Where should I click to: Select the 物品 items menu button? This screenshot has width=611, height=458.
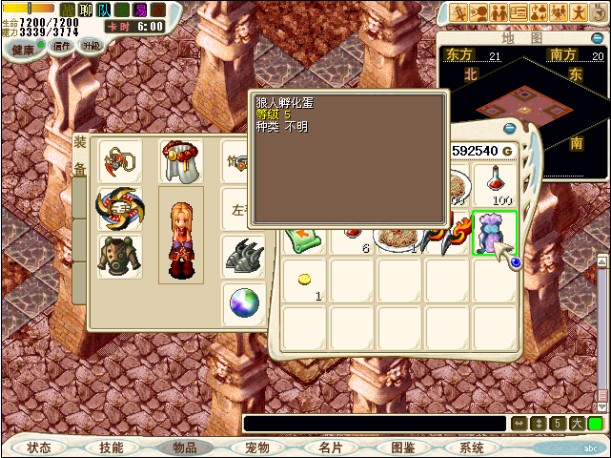(185, 448)
